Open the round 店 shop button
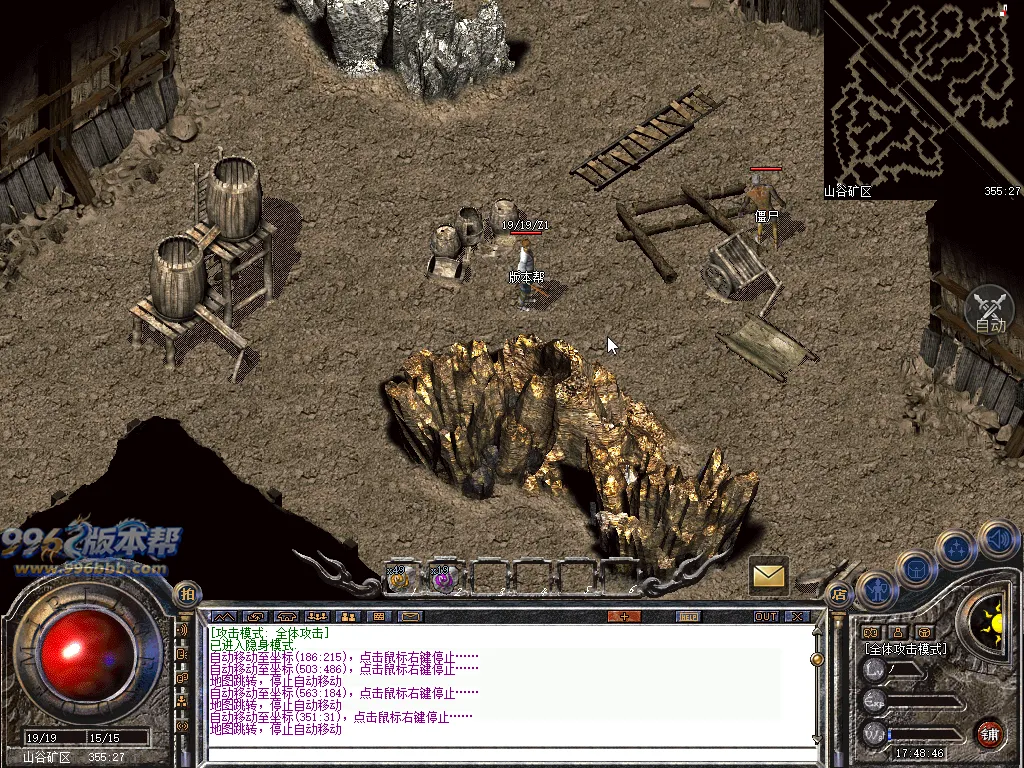This screenshot has width=1024, height=768. [x=838, y=595]
